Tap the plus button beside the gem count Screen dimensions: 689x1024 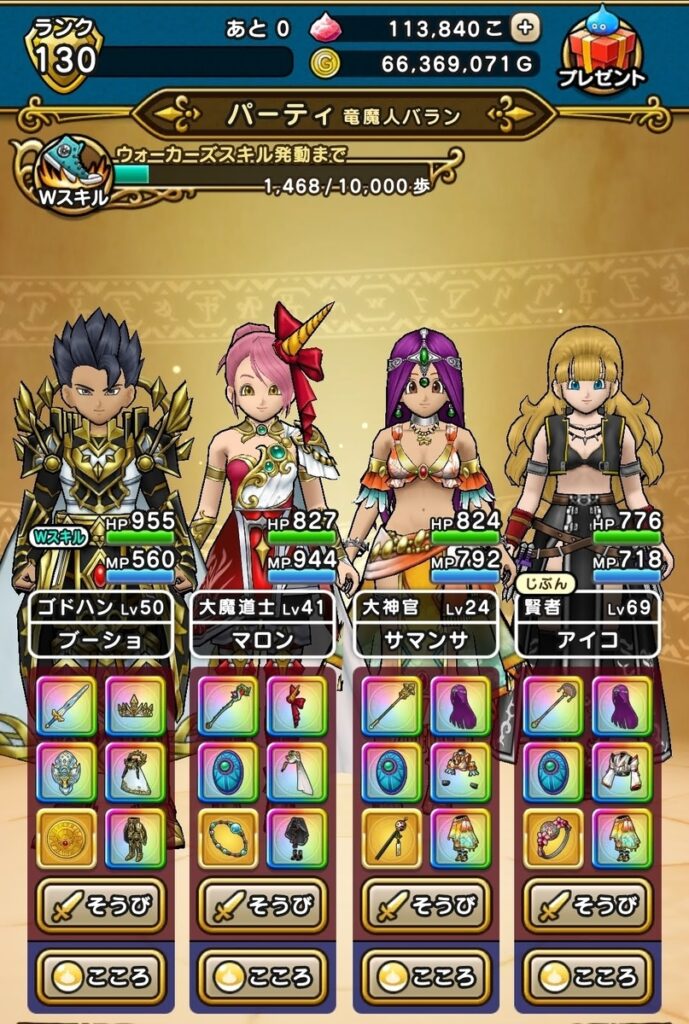coord(525,29)
